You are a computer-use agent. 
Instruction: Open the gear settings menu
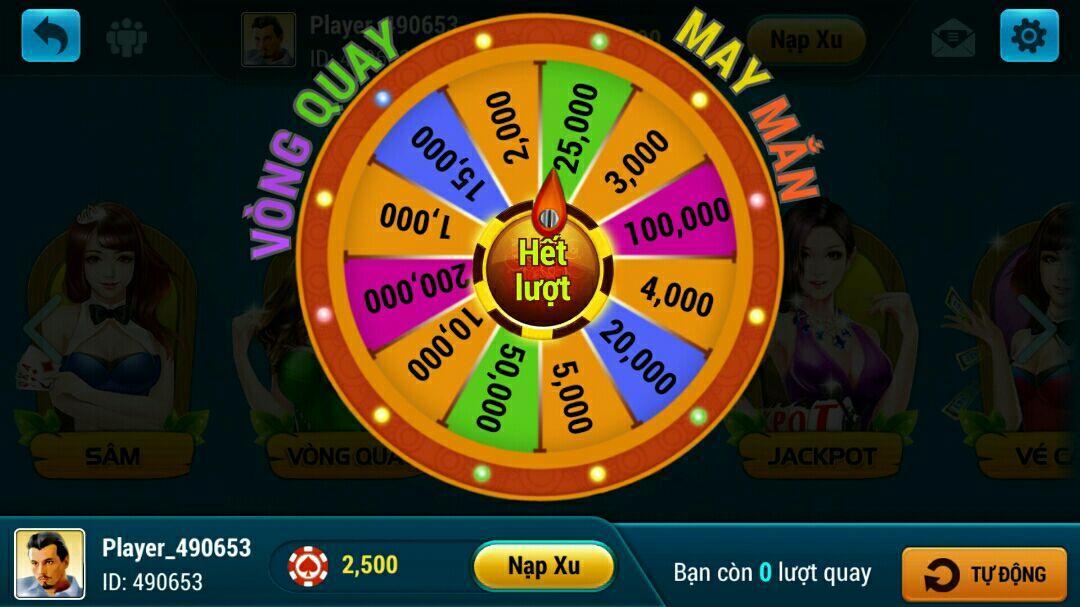tap(1029, 36)
